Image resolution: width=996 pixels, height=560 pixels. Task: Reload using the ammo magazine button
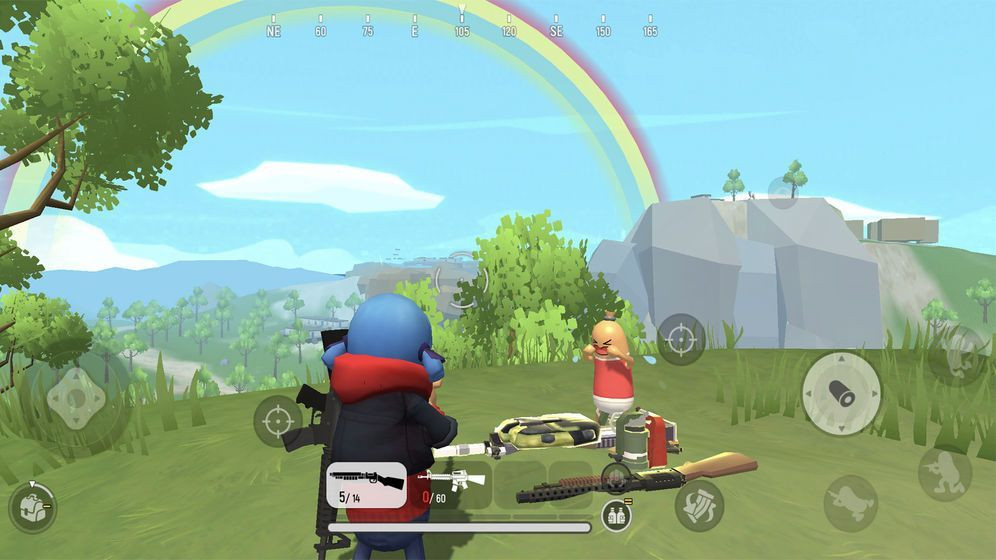click(699, 505)
